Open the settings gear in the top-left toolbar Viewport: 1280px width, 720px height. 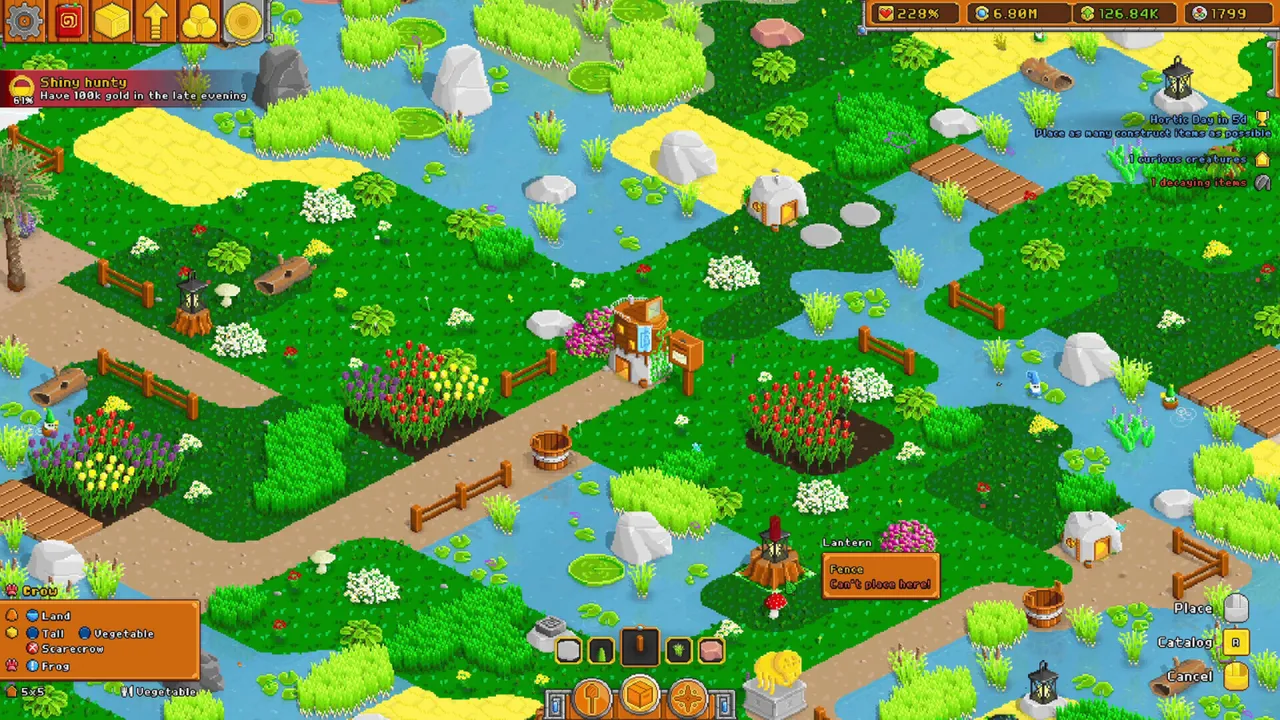tap(24, 20)
